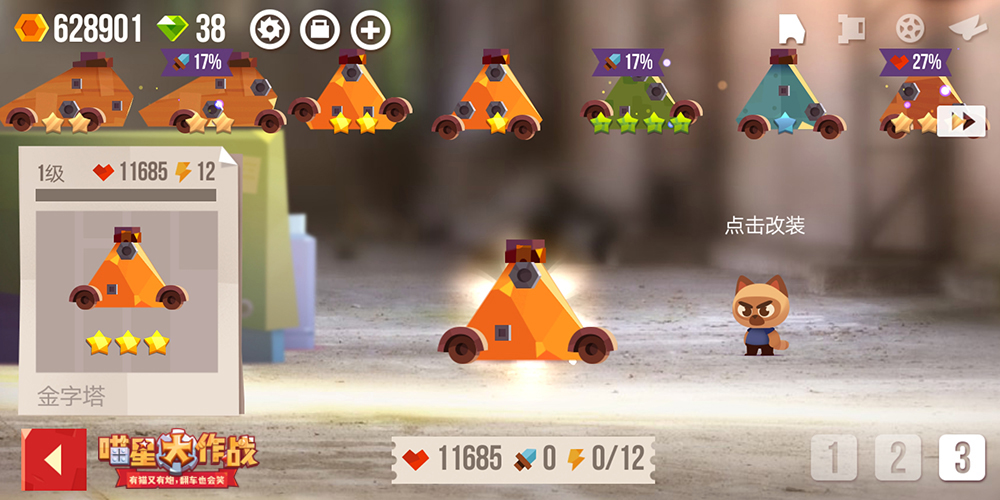The width and height of the screenshot is (1000, 500).
Task: Go back with the red arrow button
Action: 54,460
